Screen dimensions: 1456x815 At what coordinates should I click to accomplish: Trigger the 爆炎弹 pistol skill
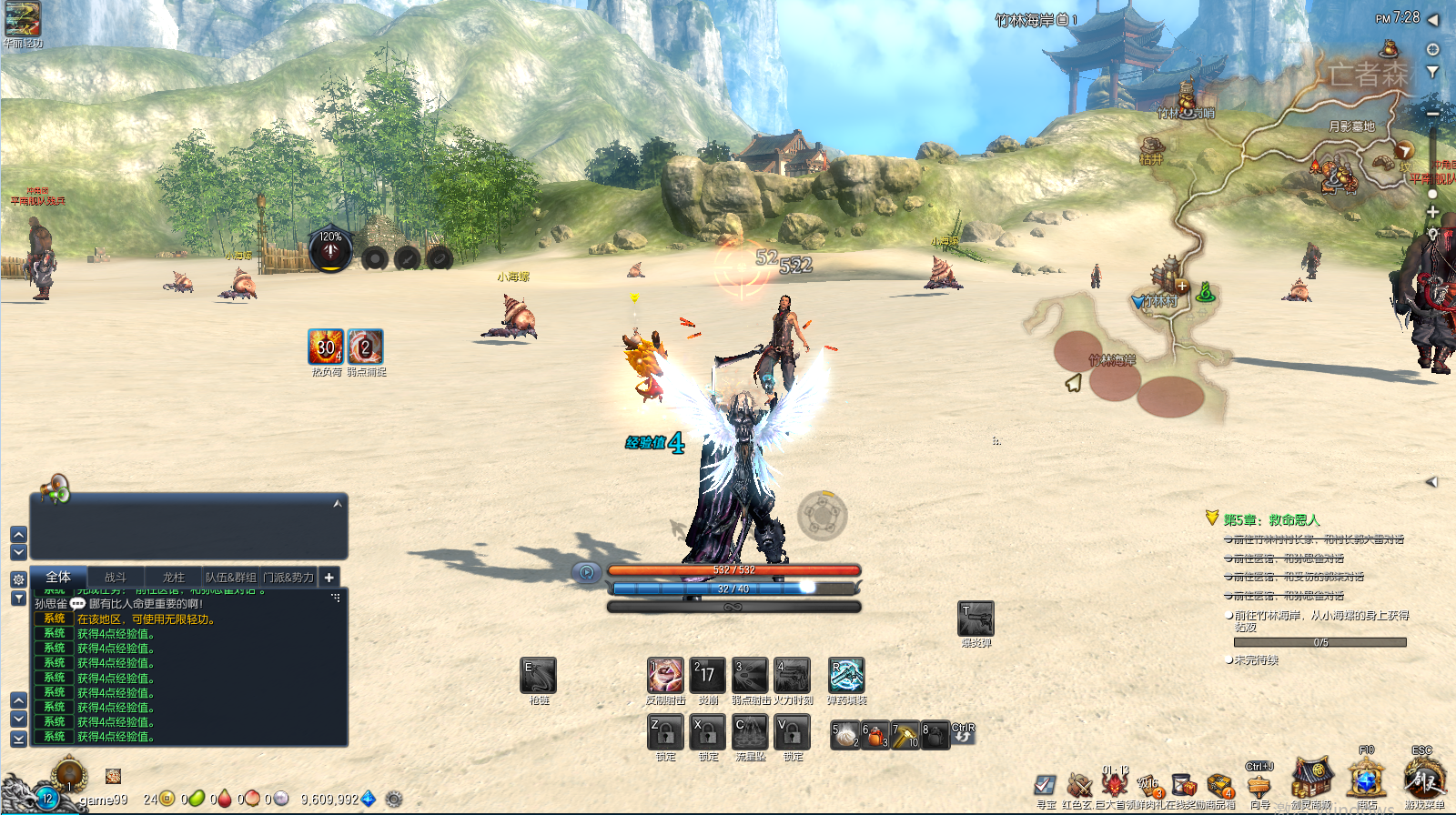(976, 619)
